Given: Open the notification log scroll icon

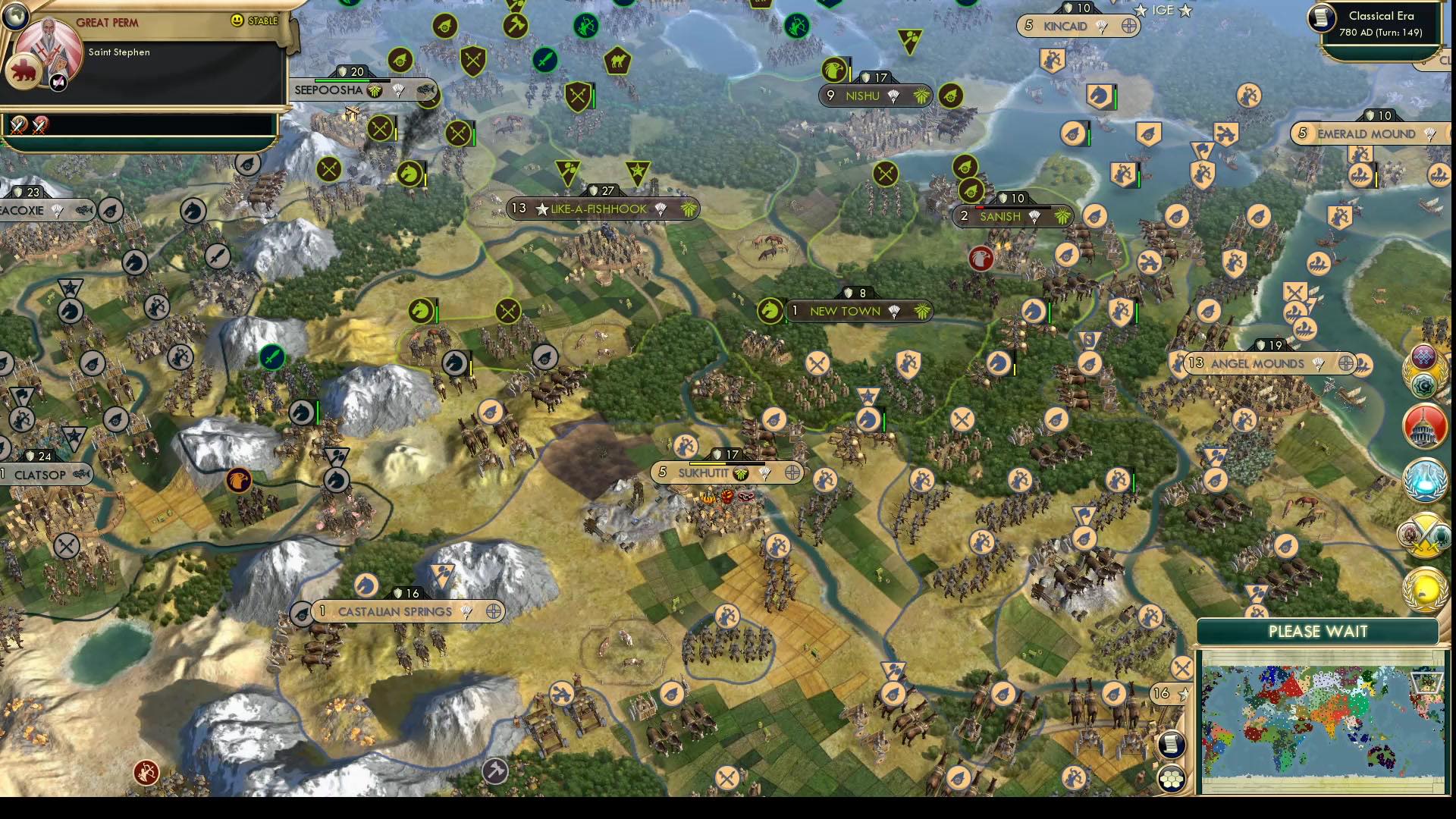Looking at the screenshot, I should (1172, 744).
